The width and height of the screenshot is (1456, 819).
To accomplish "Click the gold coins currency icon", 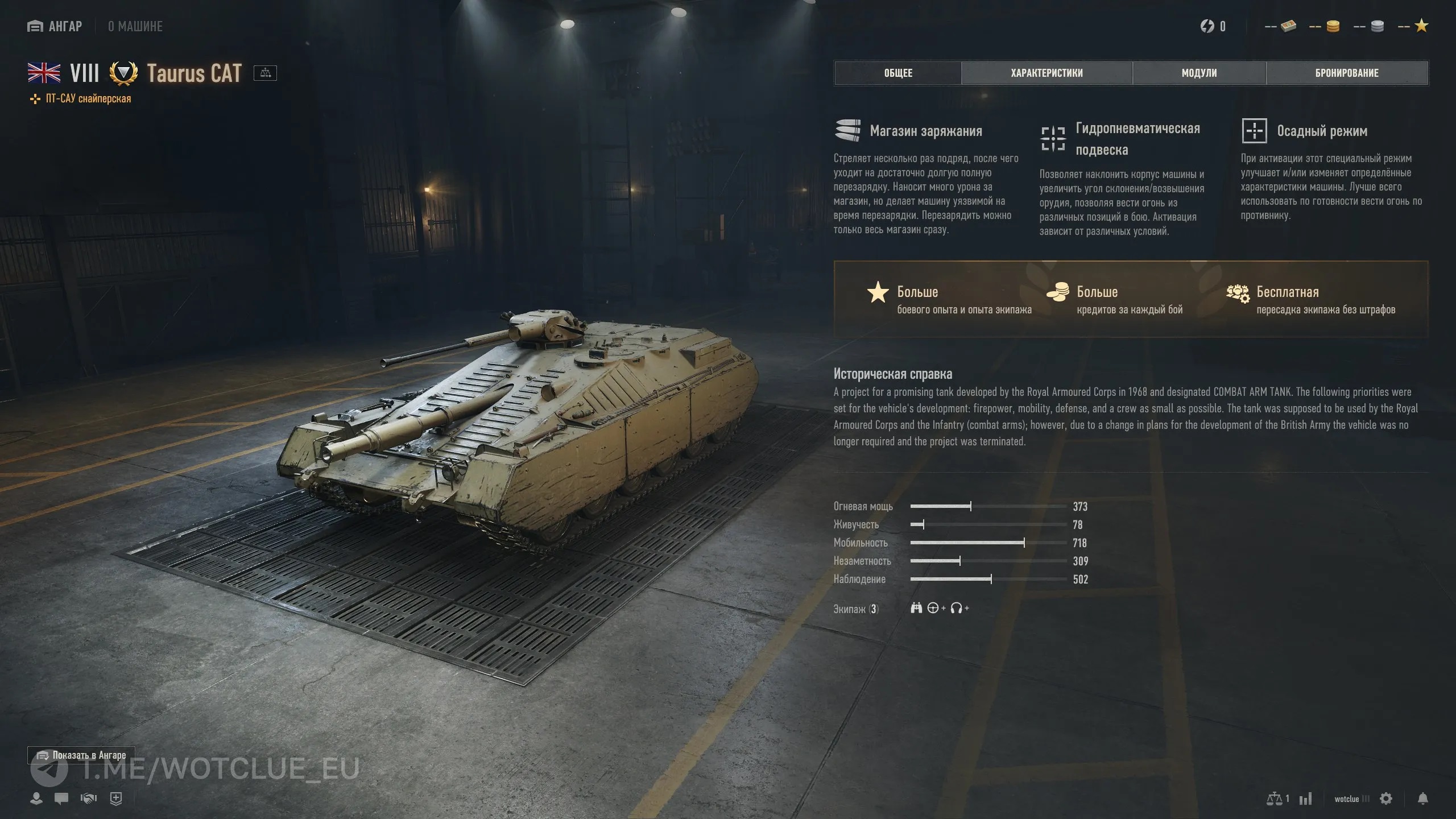I will [1333, 26].
